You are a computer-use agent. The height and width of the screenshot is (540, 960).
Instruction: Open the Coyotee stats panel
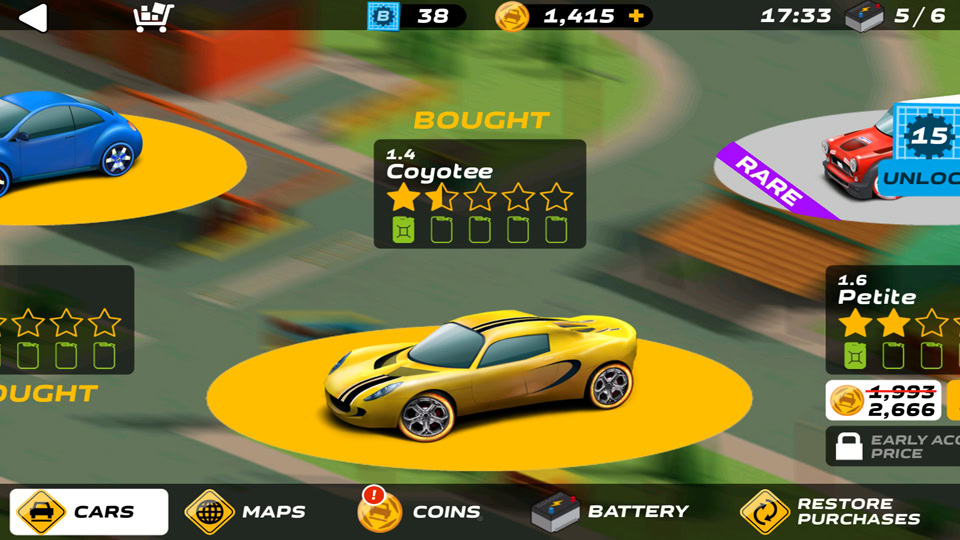(480, 194)
